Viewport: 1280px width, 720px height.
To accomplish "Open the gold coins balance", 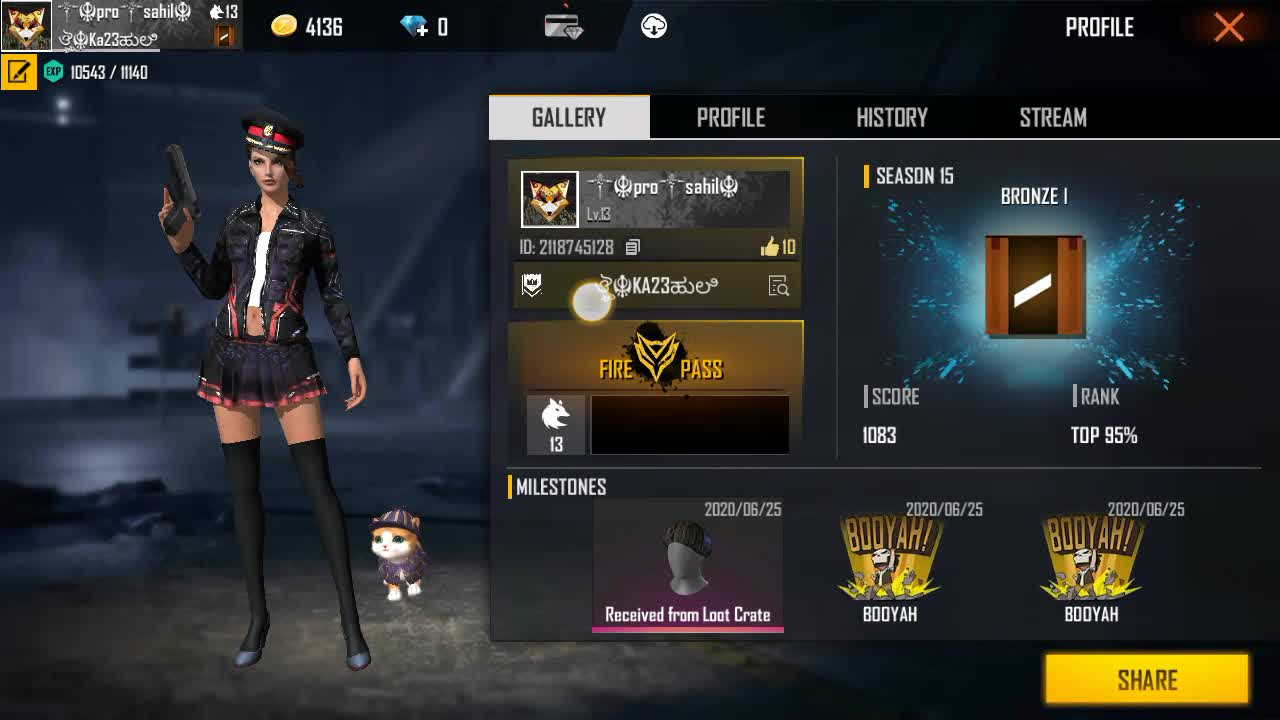I will 307,27.
